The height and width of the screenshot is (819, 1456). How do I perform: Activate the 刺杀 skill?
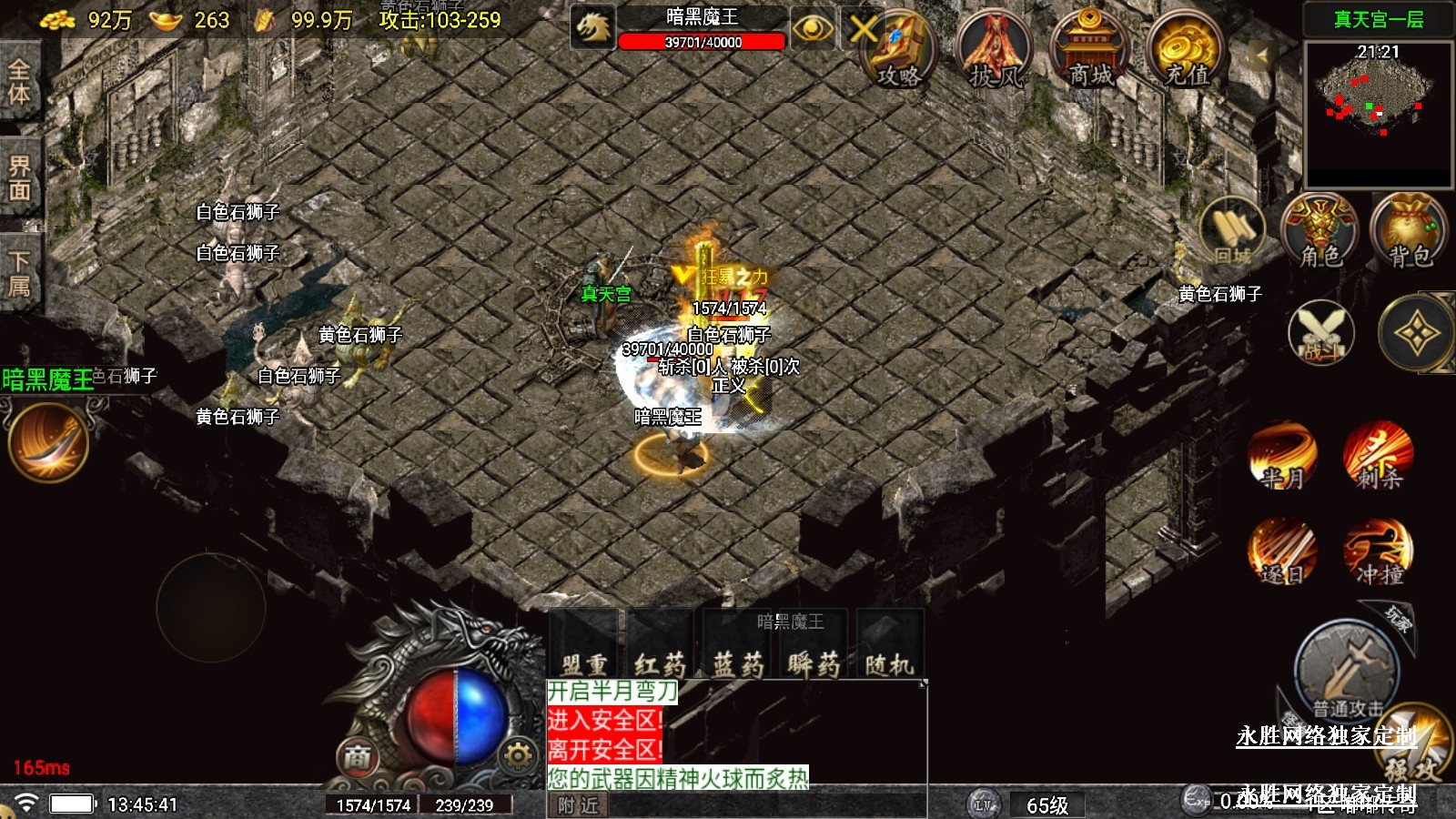(1379, 455)
